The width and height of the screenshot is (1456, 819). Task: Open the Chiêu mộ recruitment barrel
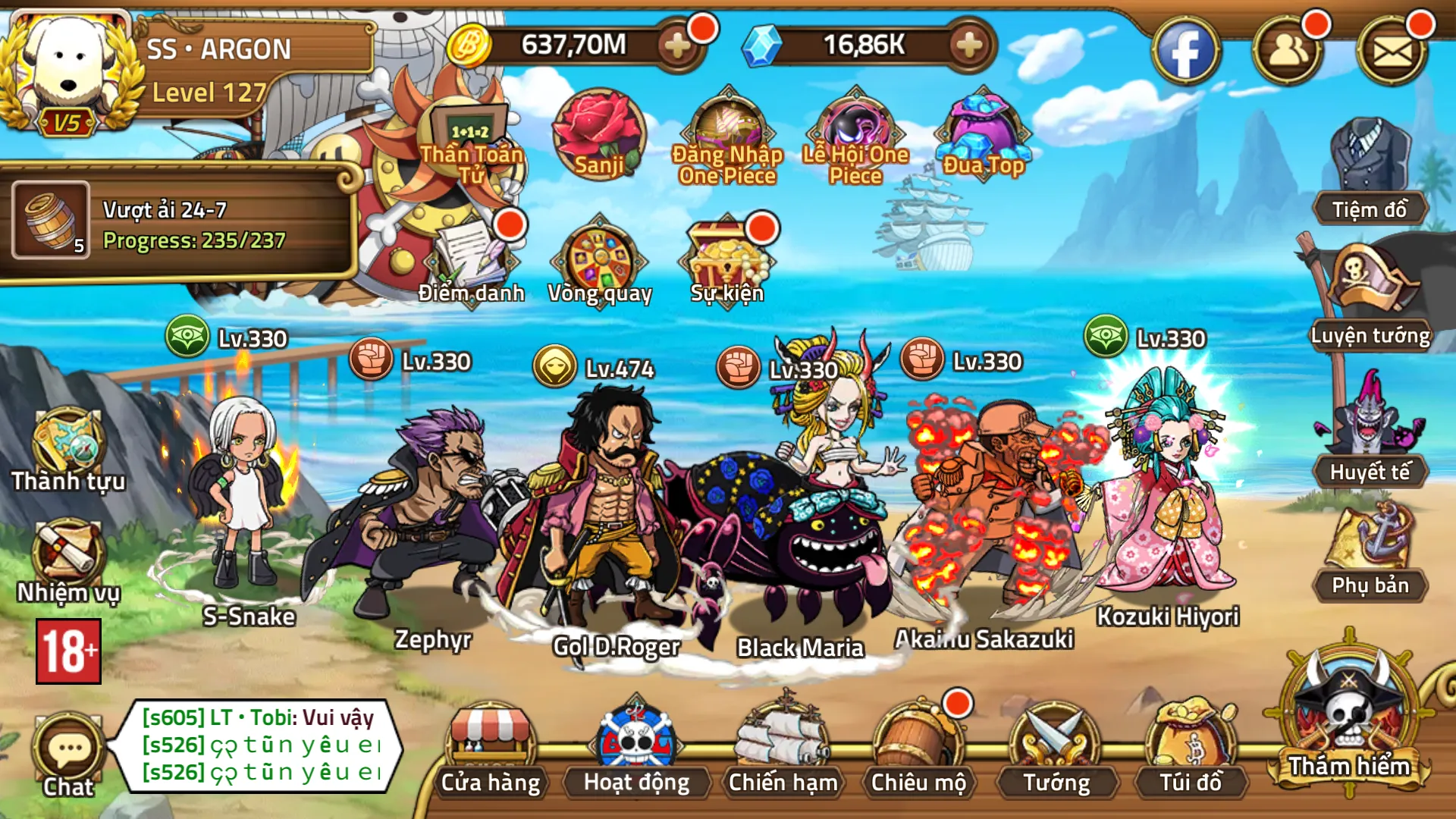point(918,748)
